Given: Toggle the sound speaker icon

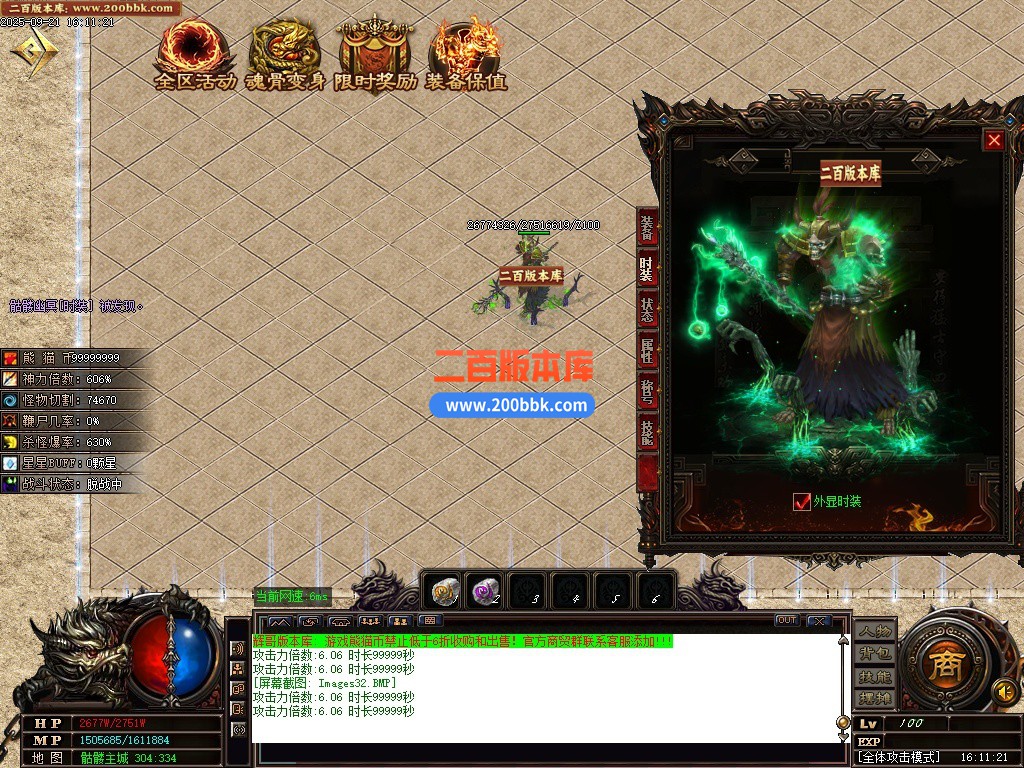Looking at the screenshot, I should tap(1005, 690).
